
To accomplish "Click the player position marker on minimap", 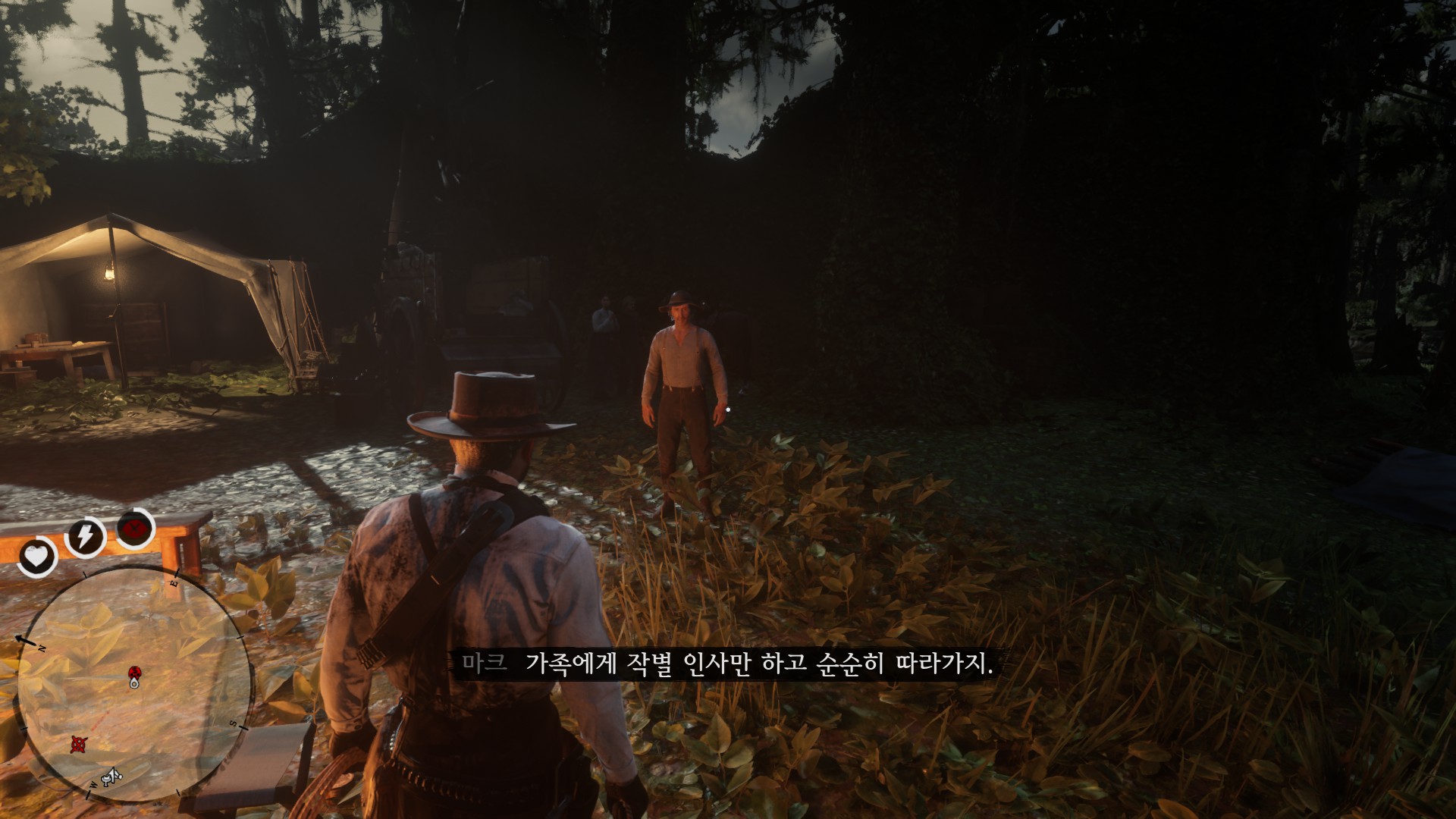I will pyautogui.click(x=135, y=682).
